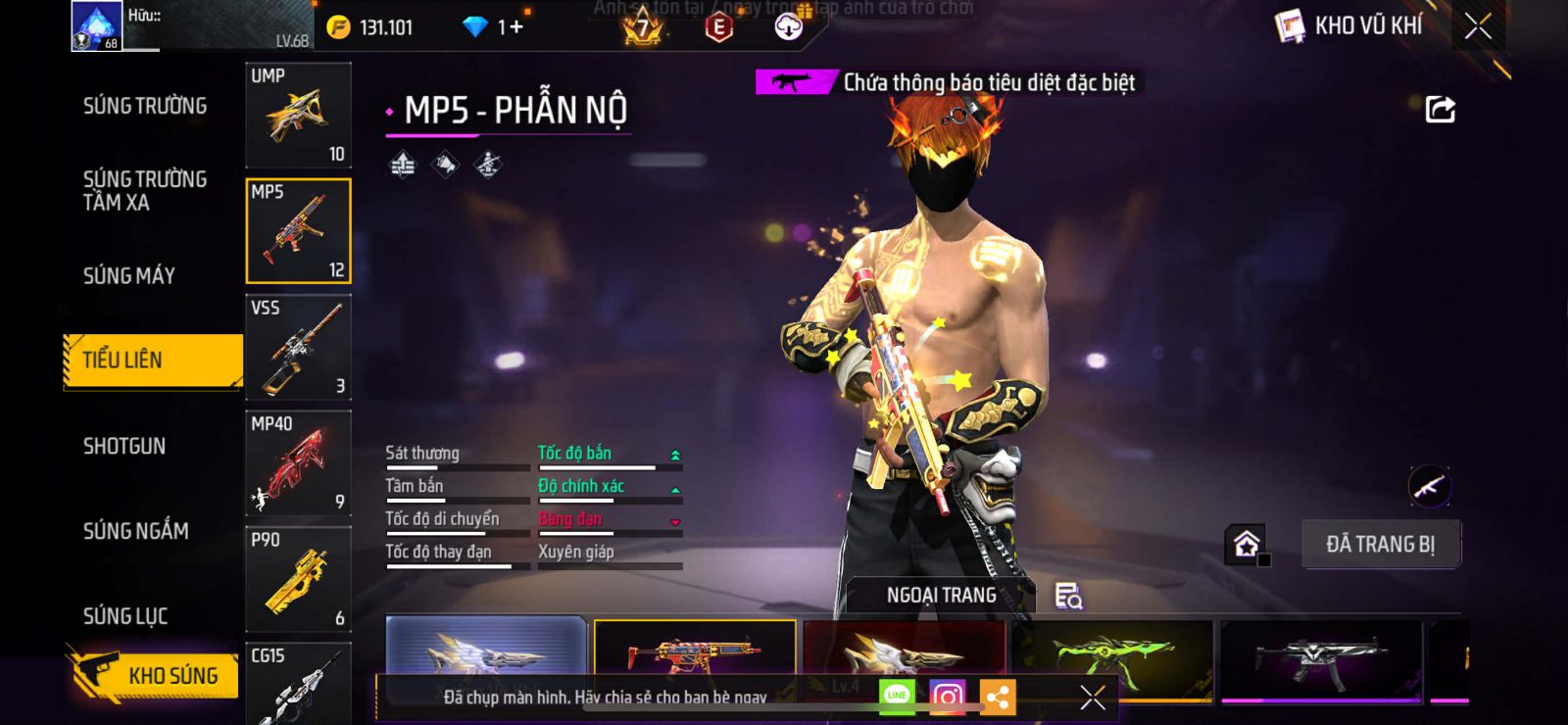Open the NGOẠI TRANG tab

[941, 595]
